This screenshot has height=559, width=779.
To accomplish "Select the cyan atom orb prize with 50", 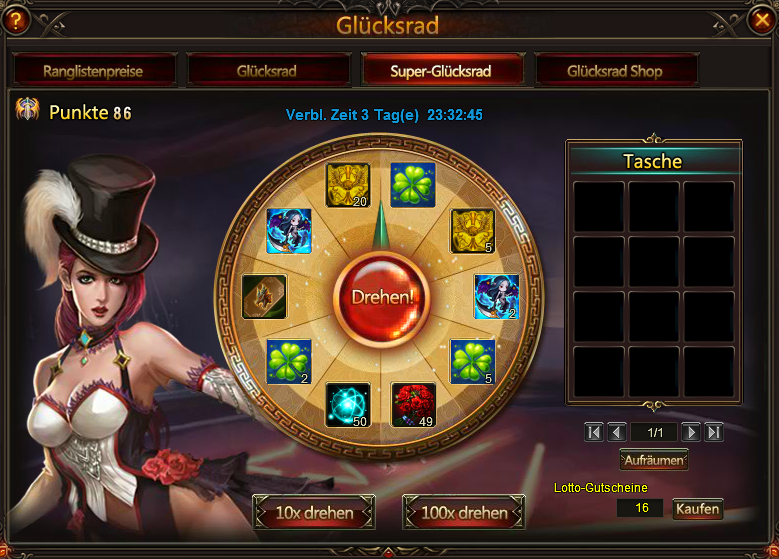I will (x=348, y=405).
